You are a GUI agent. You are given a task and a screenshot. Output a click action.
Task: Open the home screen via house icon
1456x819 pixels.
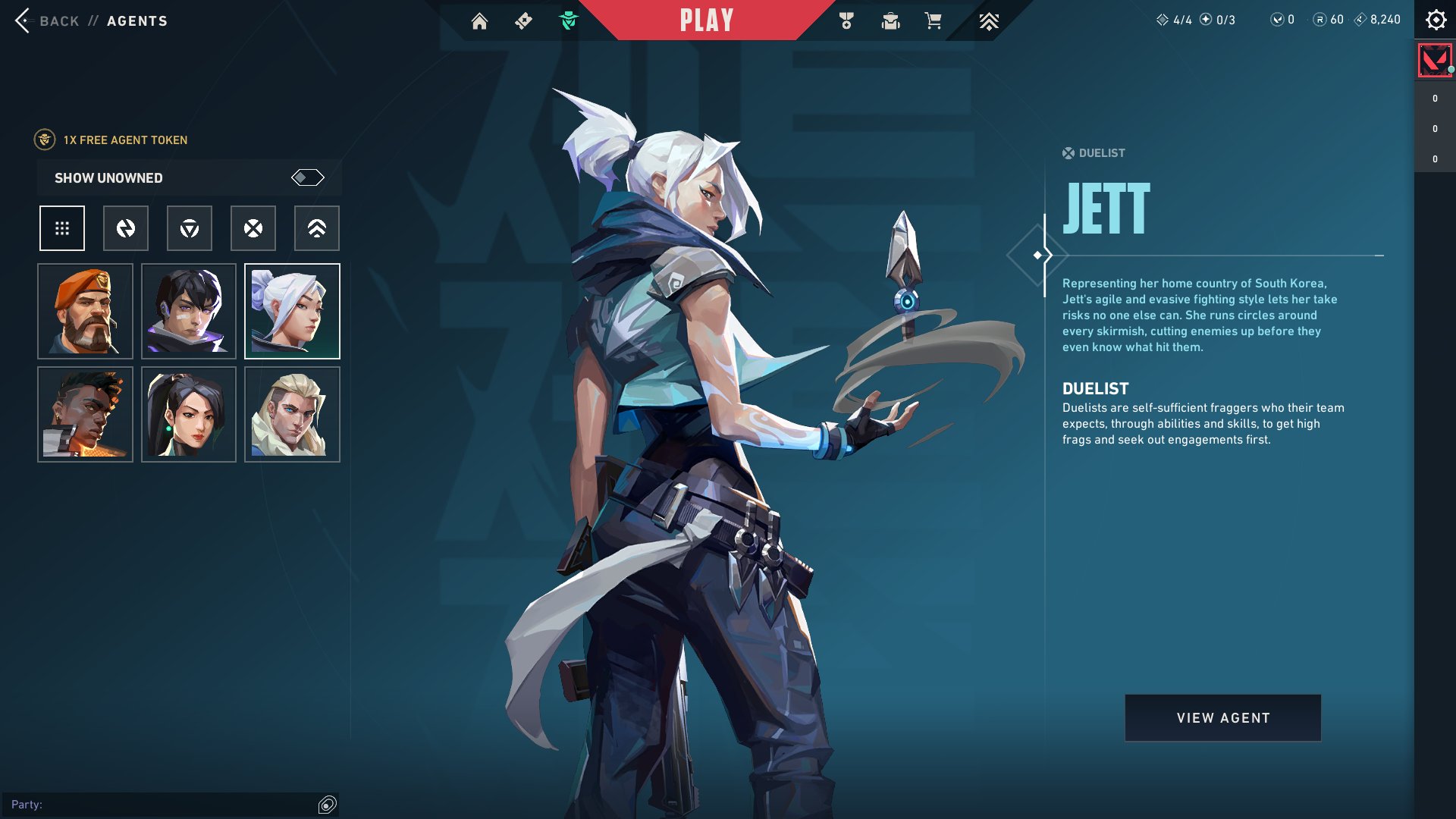(x=479, y=21)
